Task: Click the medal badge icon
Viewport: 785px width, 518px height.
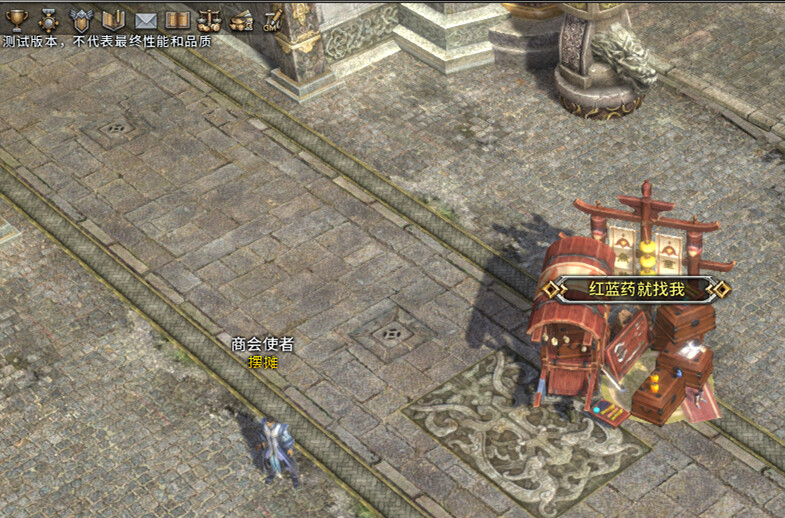Action: point(48,19)
